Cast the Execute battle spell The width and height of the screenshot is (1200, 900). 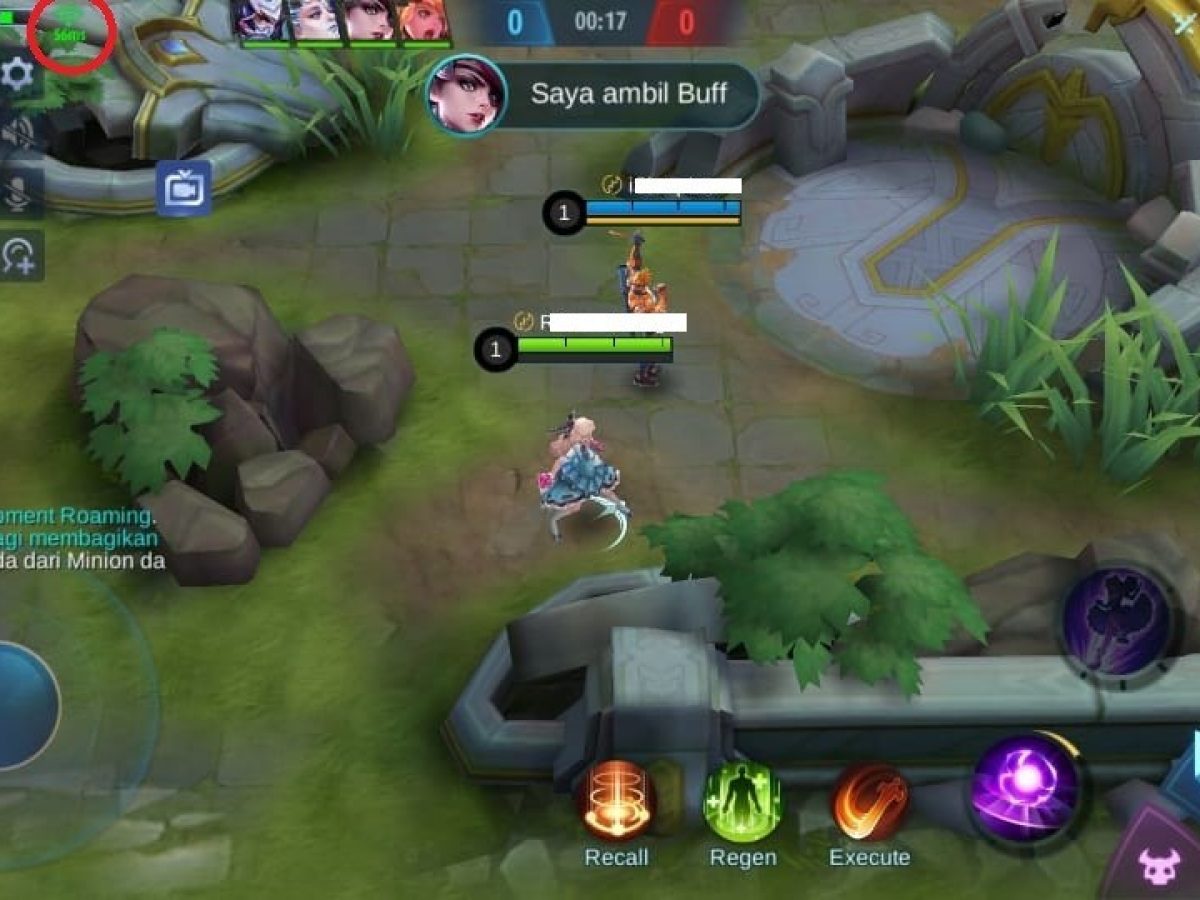point(870,800)
